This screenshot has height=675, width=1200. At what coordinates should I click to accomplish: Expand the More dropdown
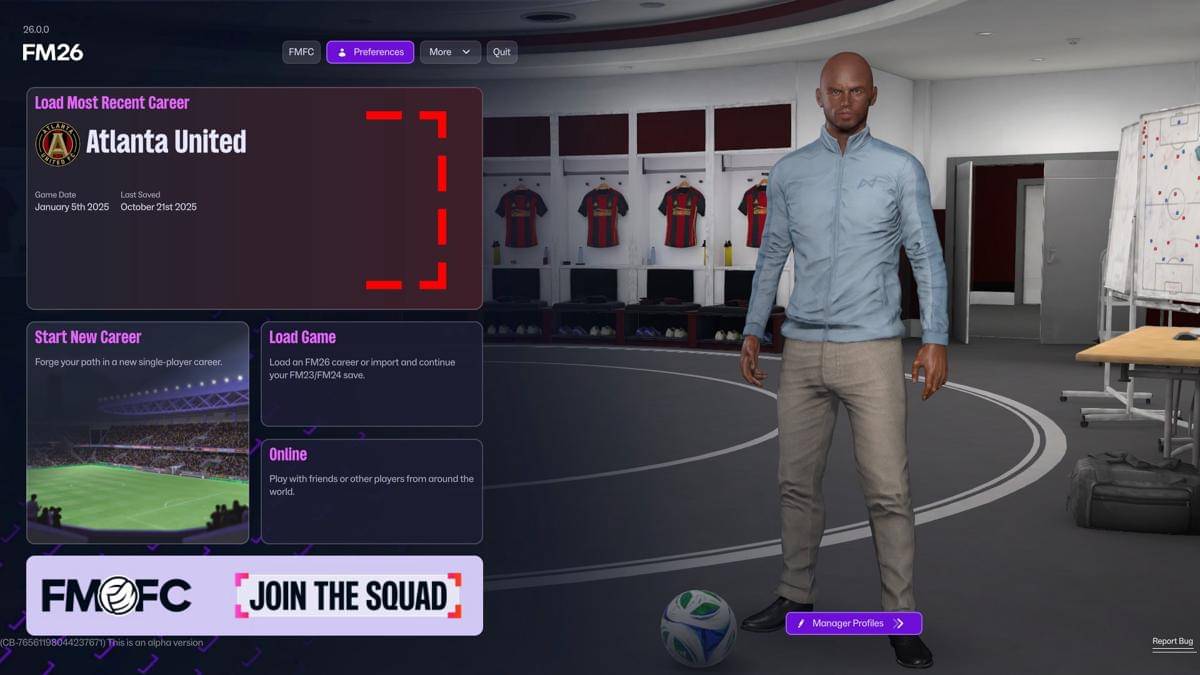(x=450, y=52)
